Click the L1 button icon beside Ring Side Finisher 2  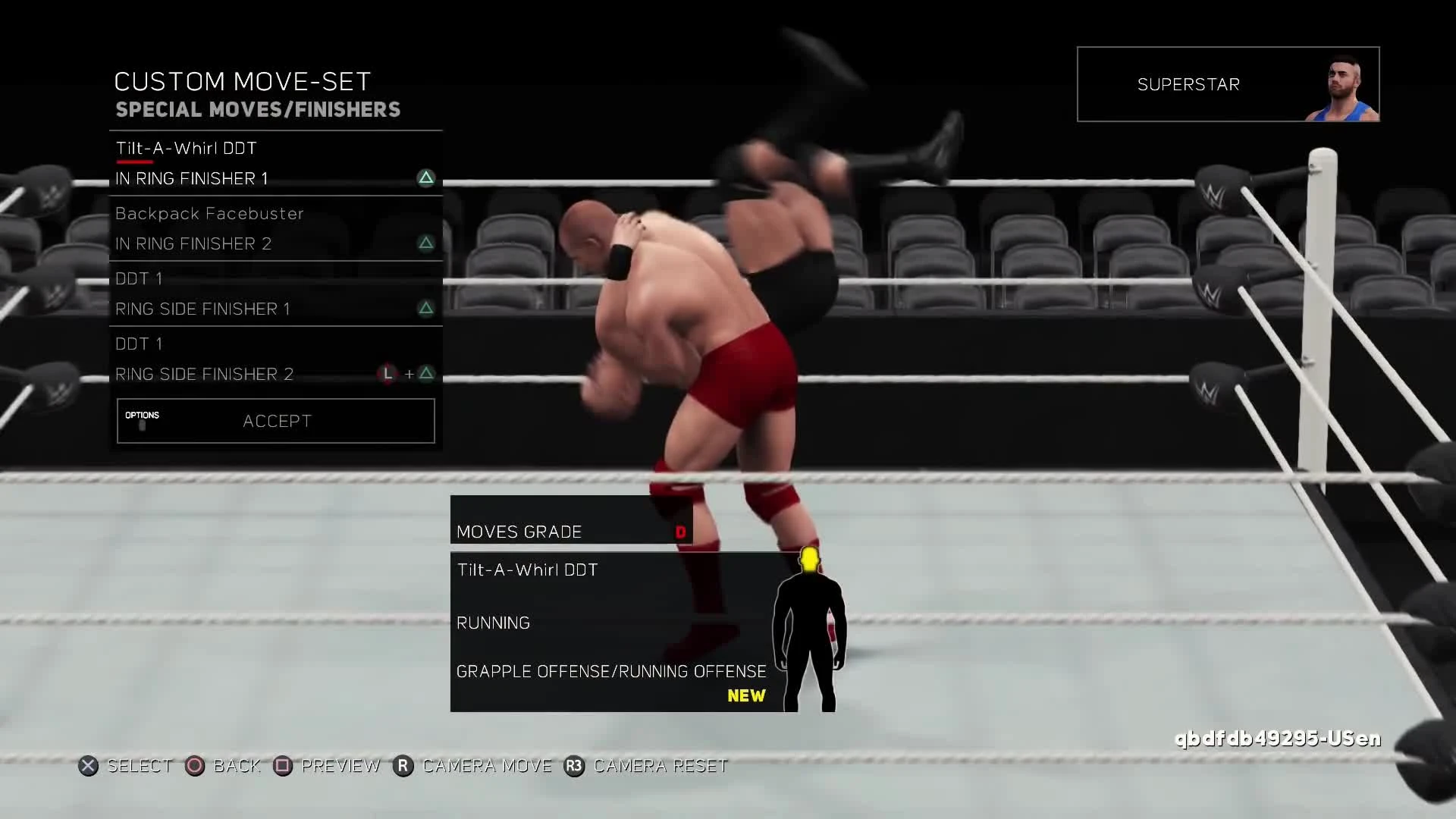(x=388, y=374)
